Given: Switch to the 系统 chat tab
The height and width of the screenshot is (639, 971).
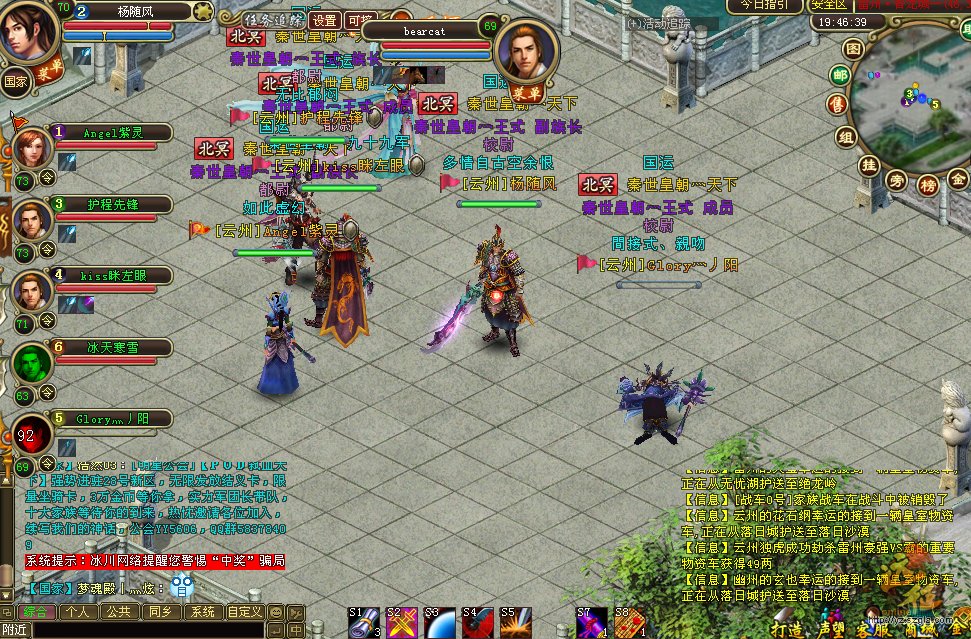Looking at the screenshot, I should tap(203, 611).
